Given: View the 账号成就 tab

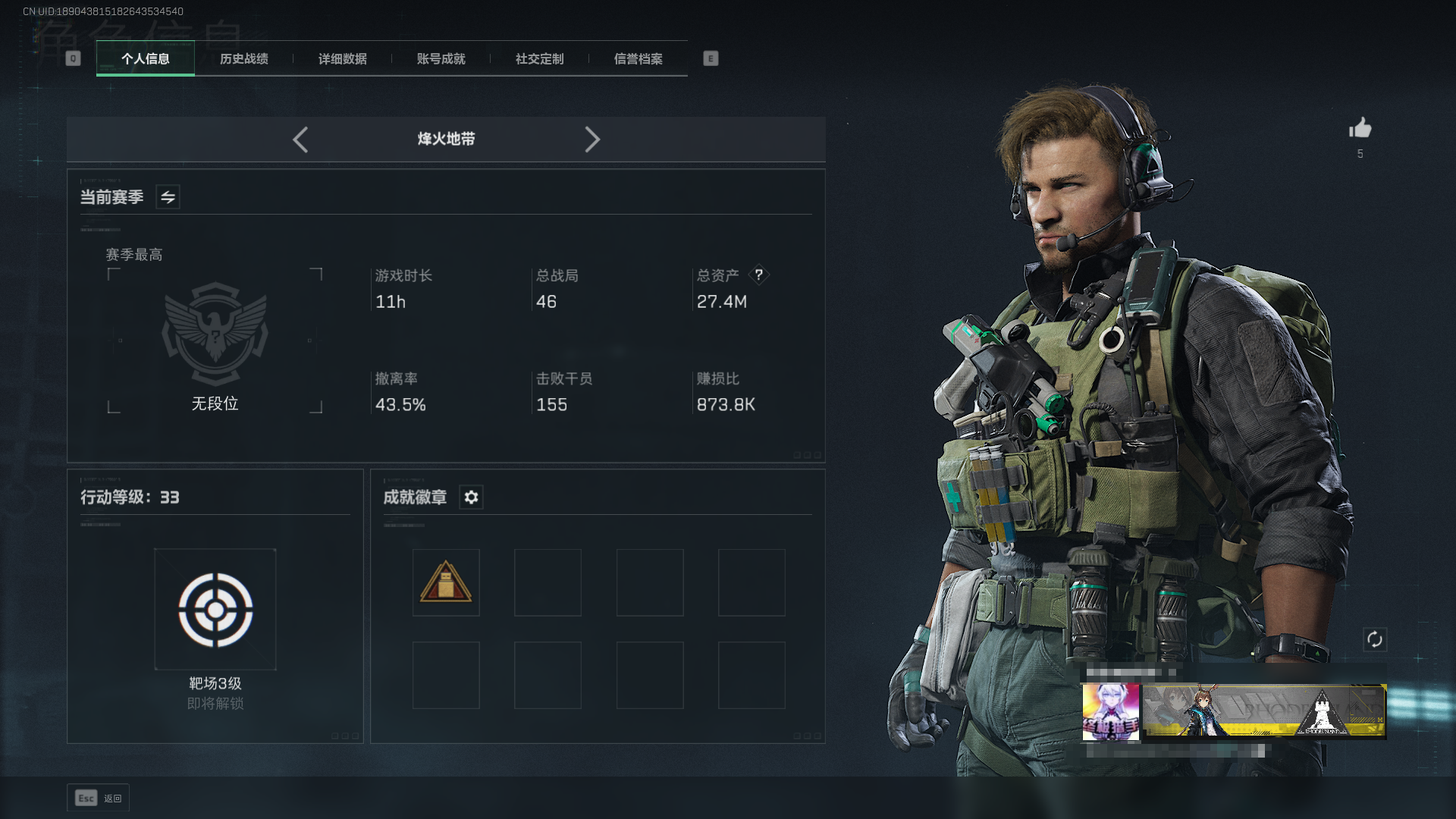Looking at the screenshot, I should 441,58.
